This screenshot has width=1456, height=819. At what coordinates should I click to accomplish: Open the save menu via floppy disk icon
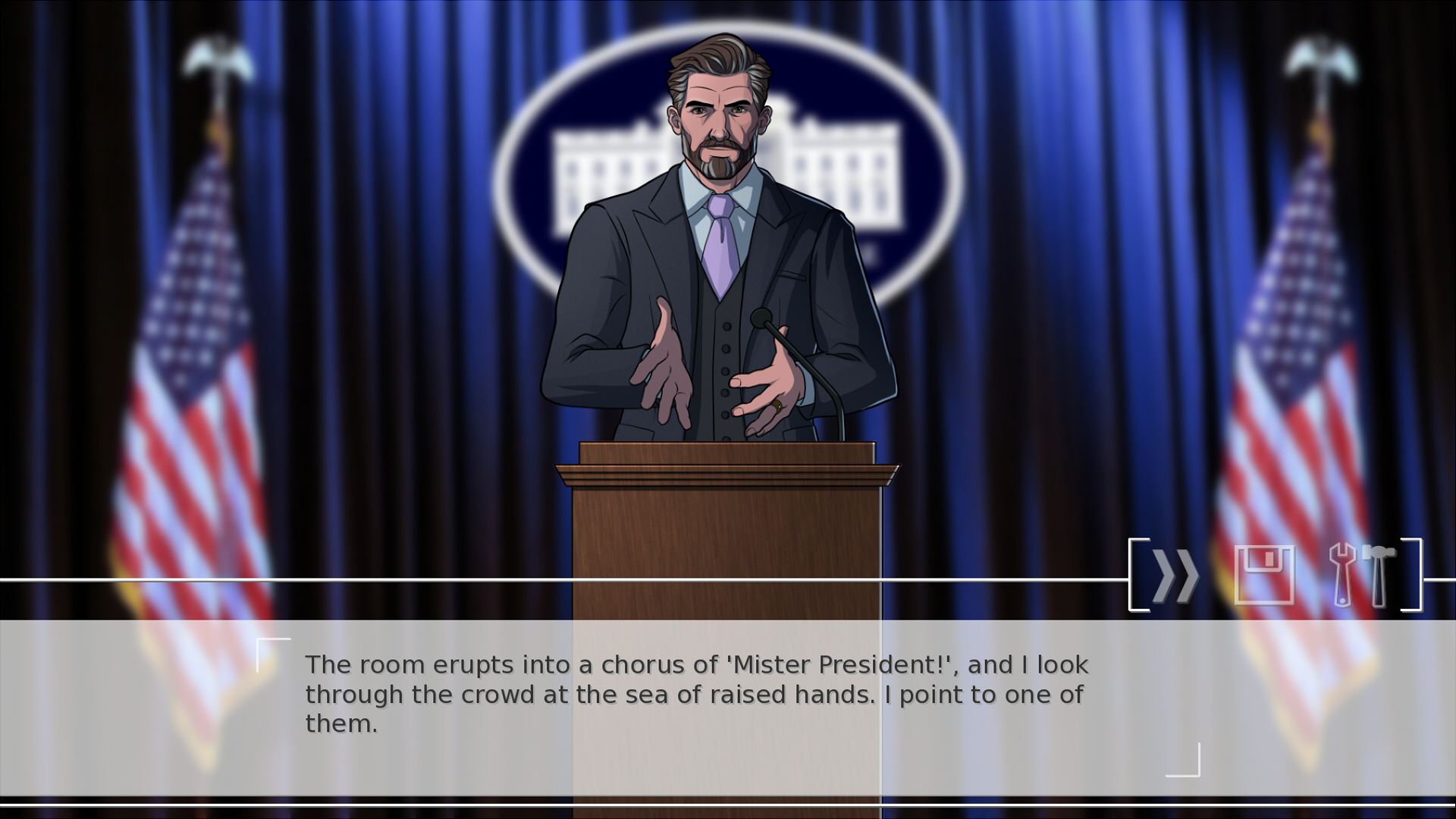point(1264,575)
